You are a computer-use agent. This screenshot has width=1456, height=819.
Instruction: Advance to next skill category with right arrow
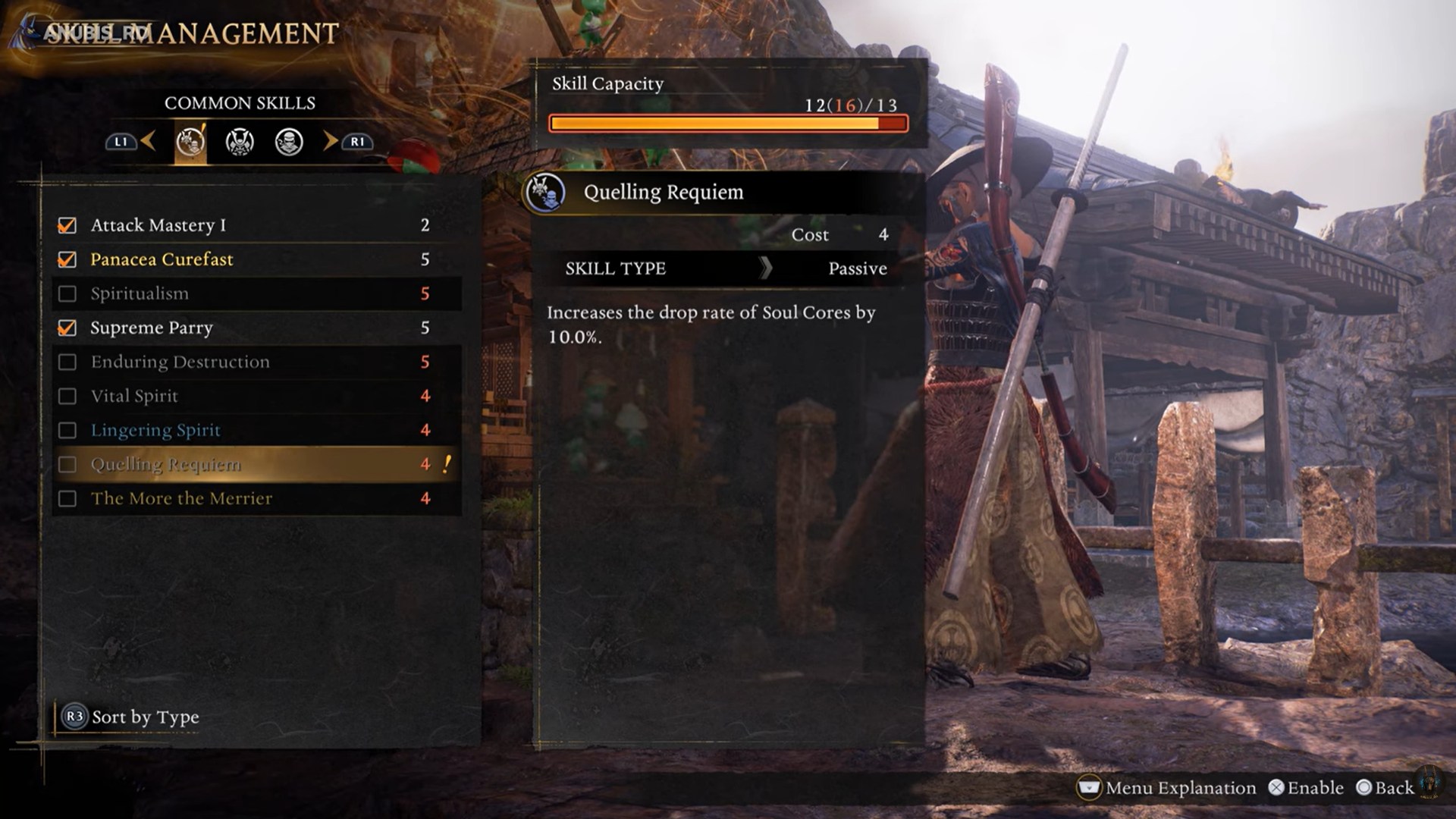tap(331, 140)
